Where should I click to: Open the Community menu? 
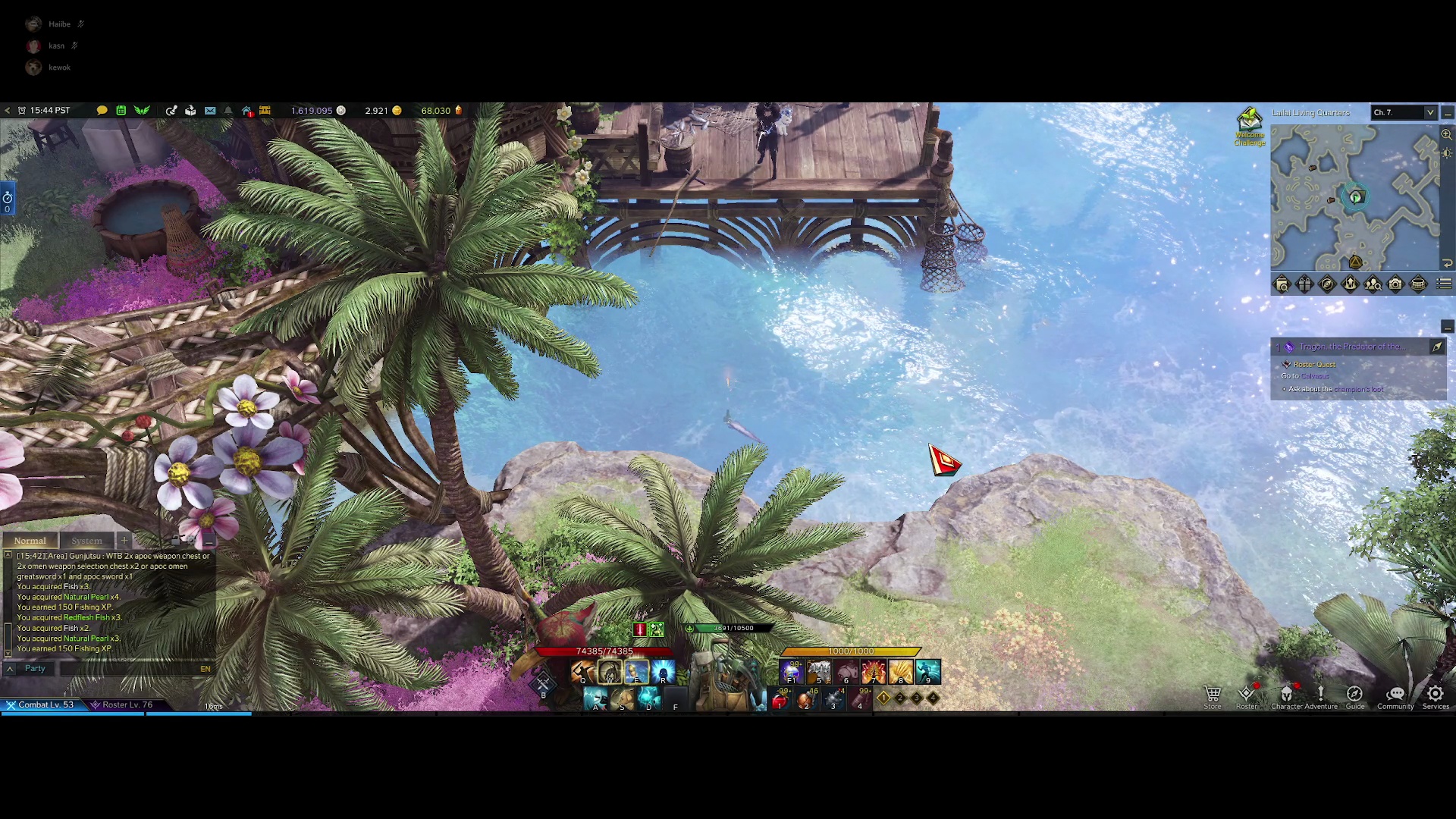[1395, 695]
